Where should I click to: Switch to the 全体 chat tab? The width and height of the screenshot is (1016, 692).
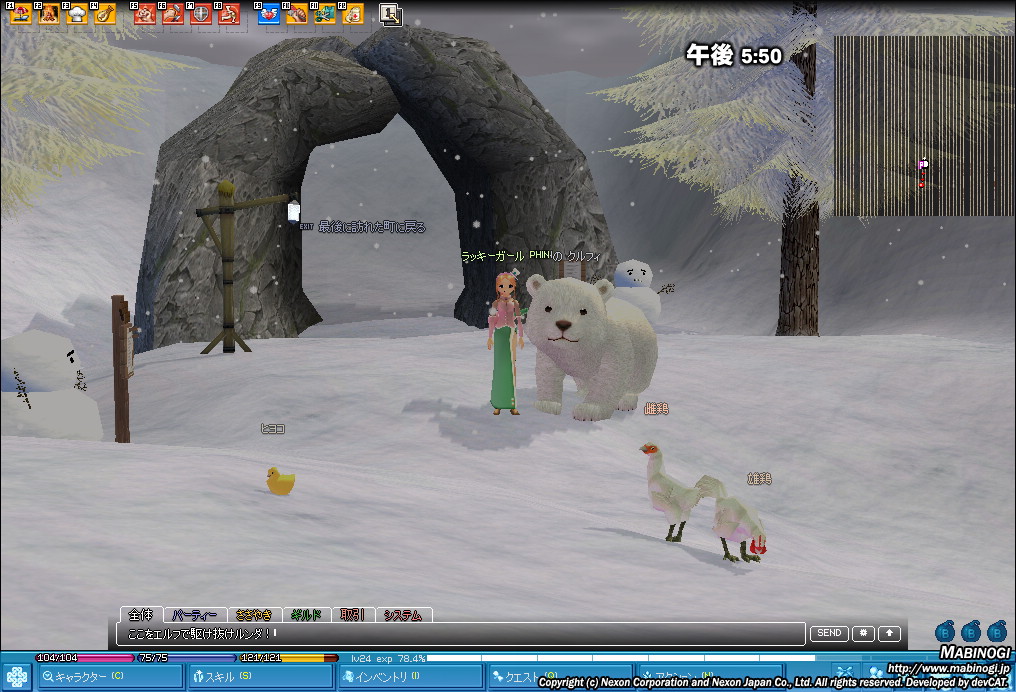141,615
